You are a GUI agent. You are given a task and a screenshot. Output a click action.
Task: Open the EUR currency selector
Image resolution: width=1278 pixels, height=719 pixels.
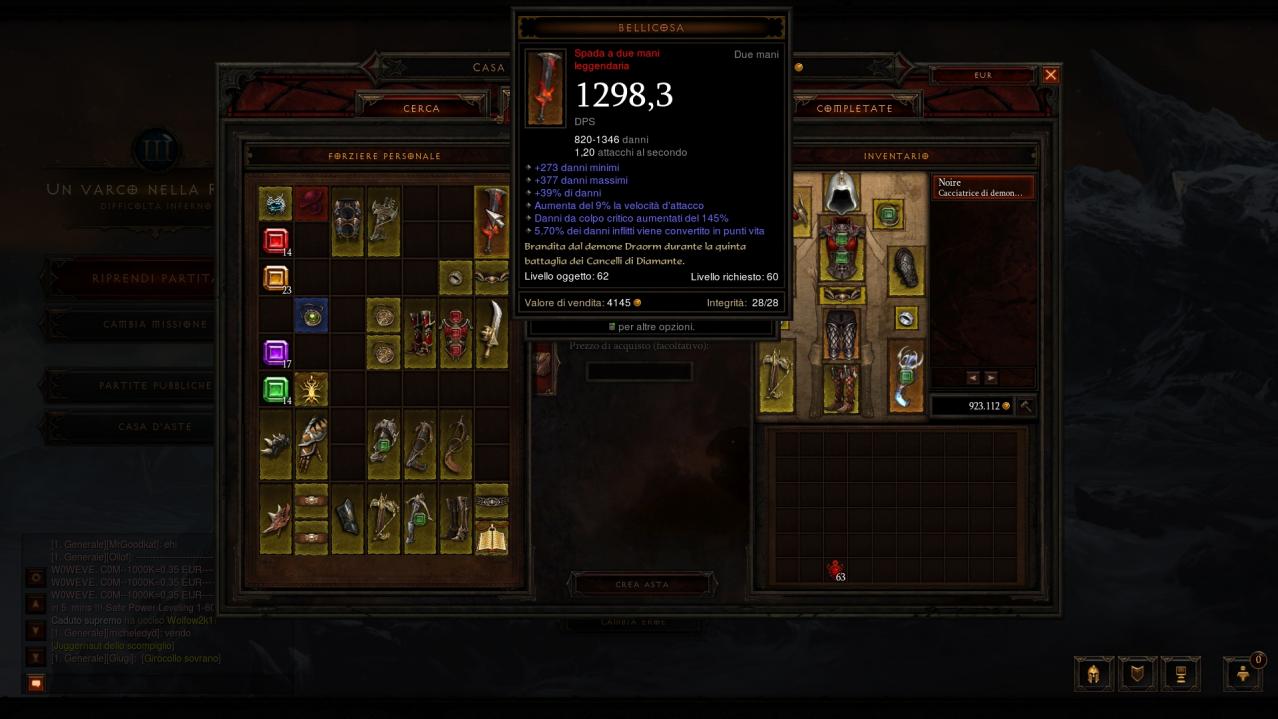983,75
